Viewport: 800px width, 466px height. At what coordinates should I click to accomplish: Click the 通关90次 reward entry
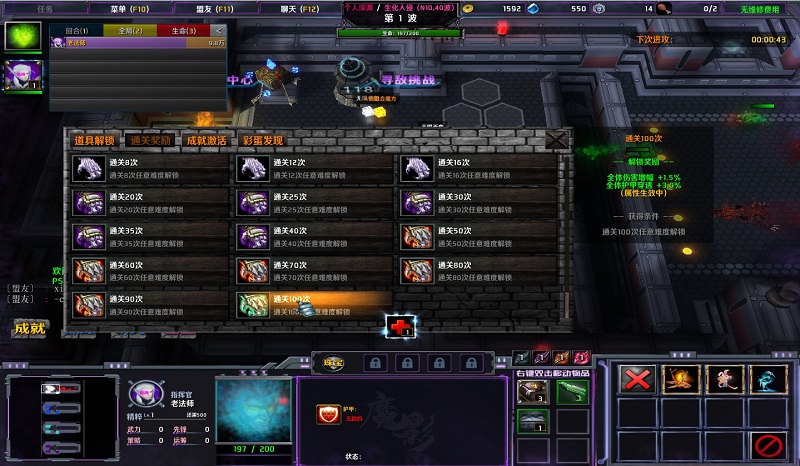[x=149, y=304]
